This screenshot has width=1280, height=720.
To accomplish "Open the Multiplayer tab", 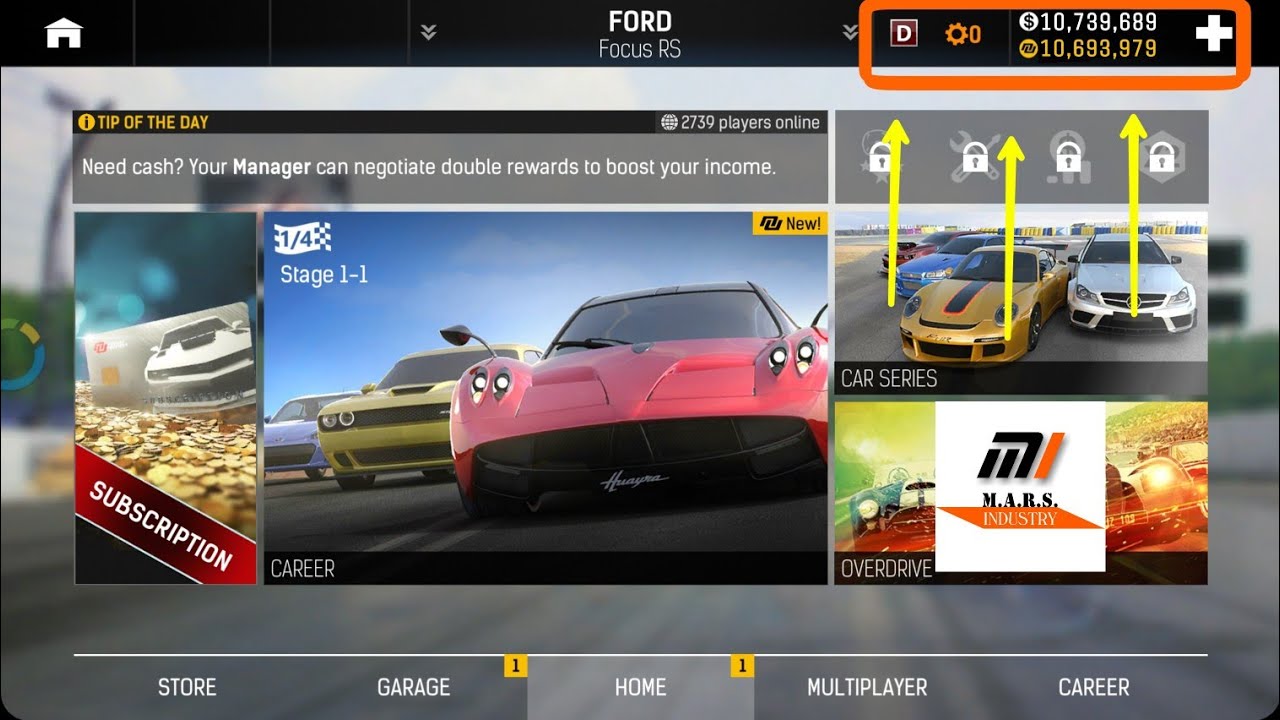I will [867, 687].
